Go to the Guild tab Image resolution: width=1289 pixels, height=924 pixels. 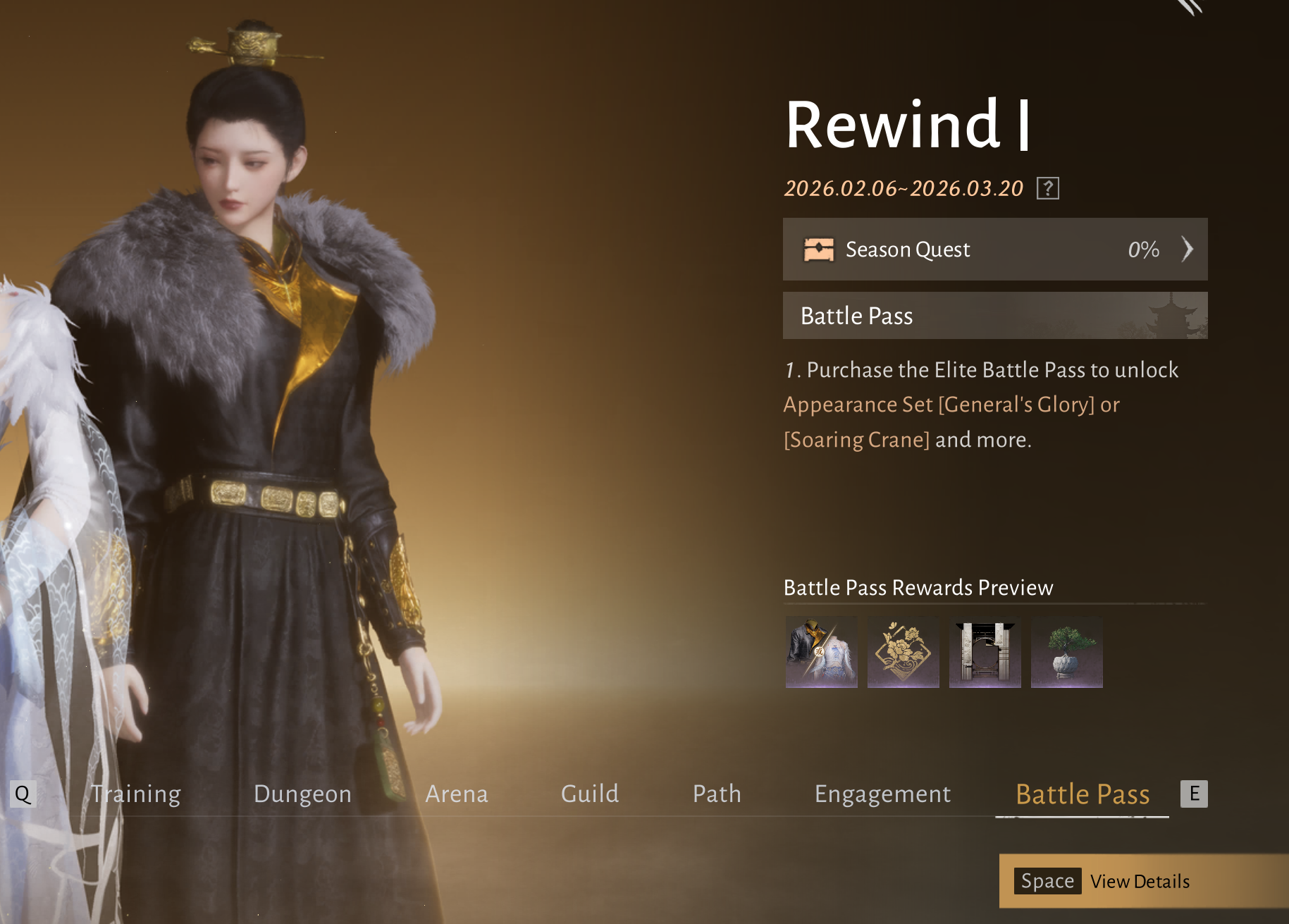590,794
